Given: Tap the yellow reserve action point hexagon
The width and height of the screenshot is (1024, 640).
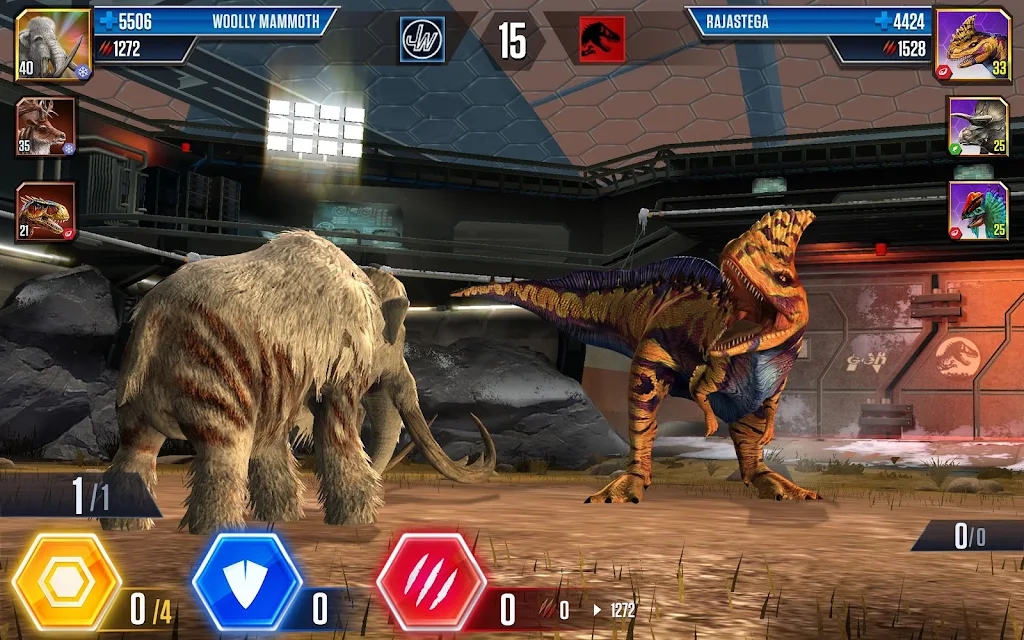Looking at the screenshot, I should [66, 584].
